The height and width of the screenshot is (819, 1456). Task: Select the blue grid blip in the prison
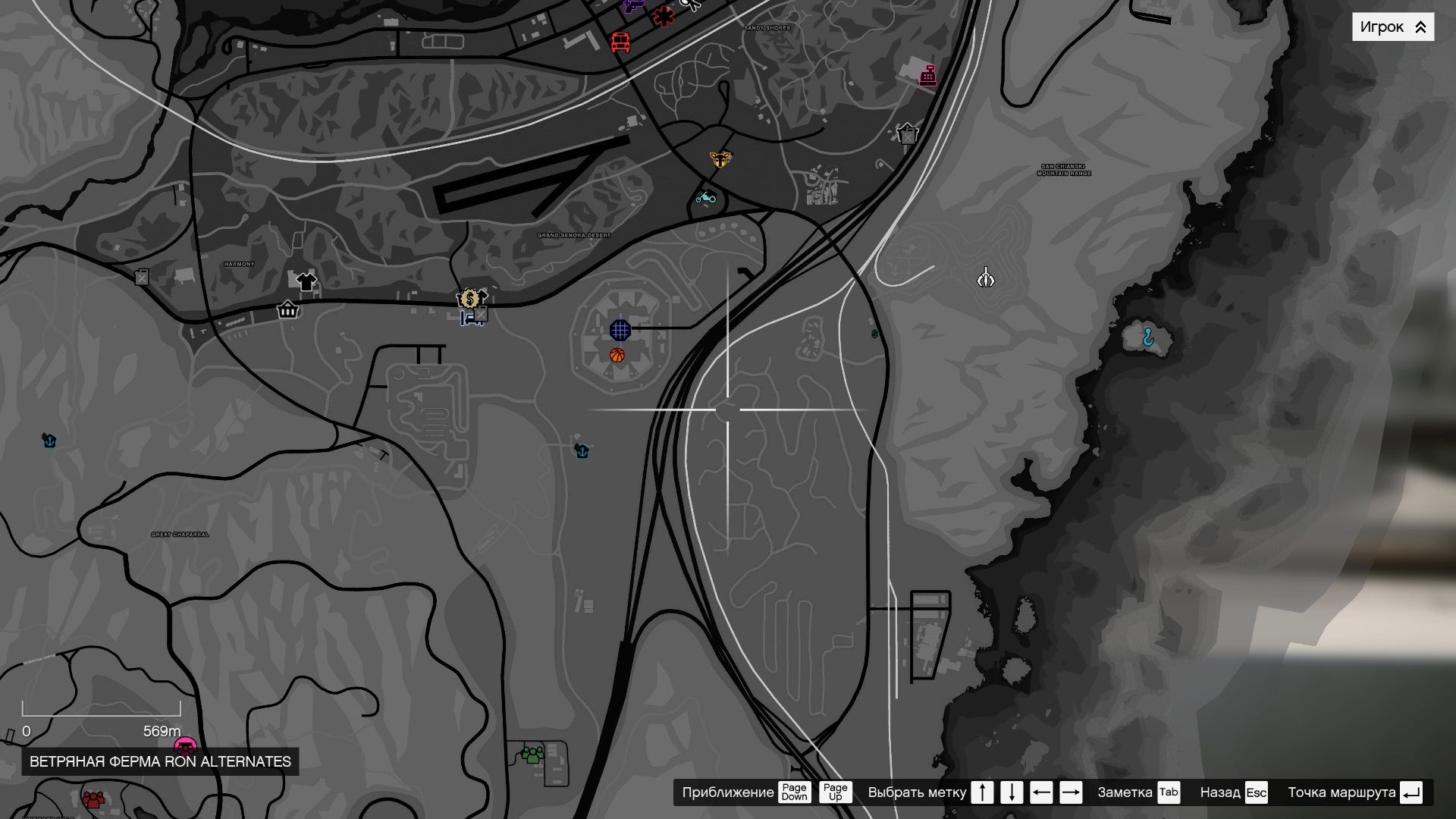620,329
